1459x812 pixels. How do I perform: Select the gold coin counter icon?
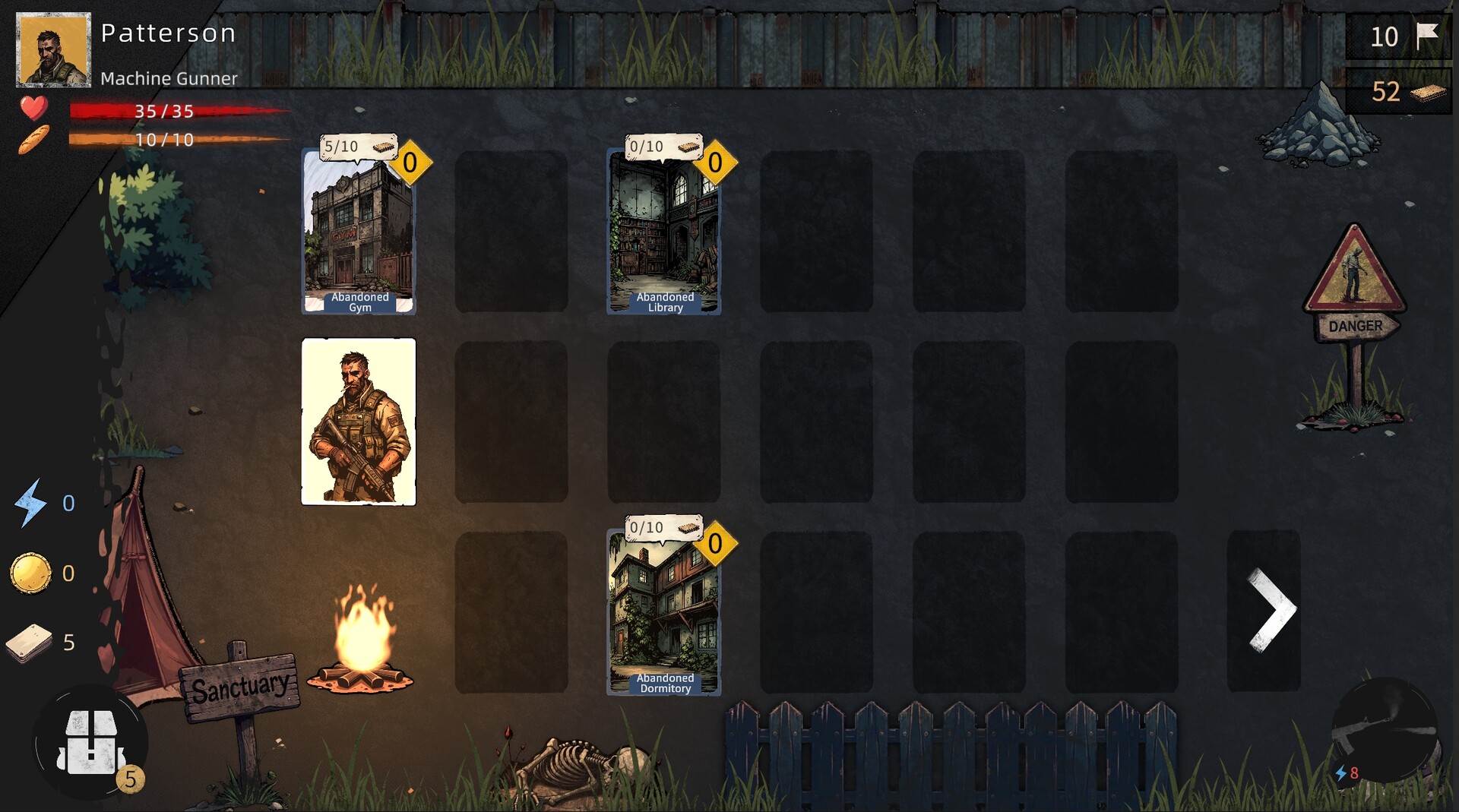click(x=29, y=572)
